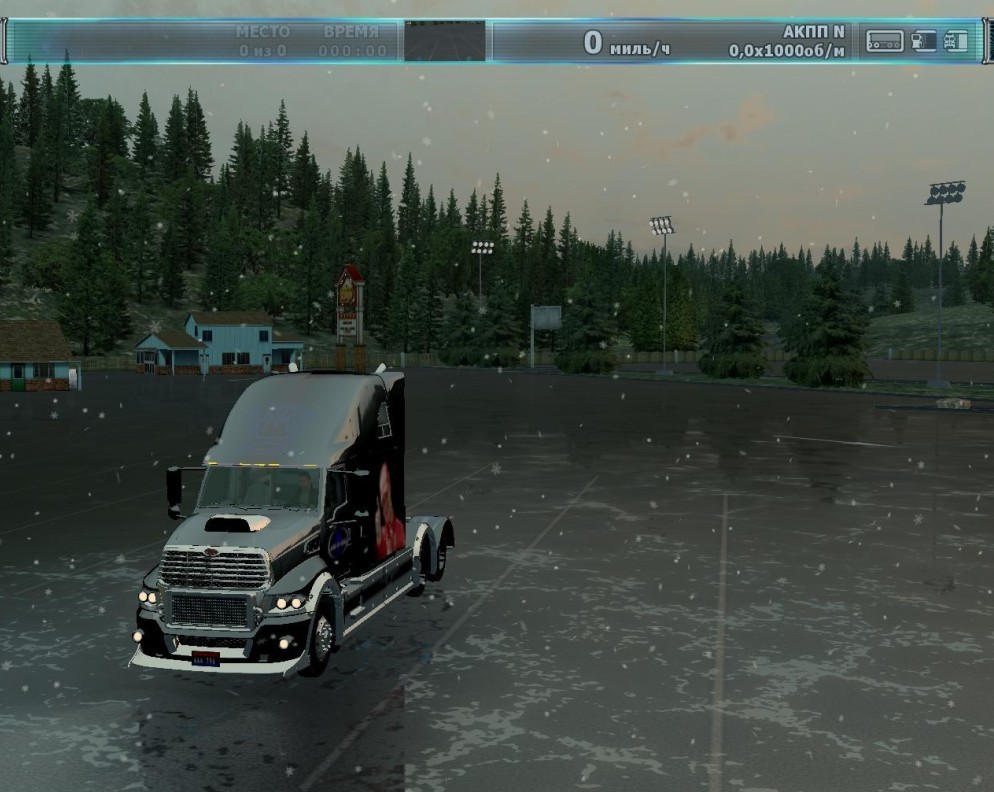This screenshot has width=994, height=792.
Task: Click the rear-view mirror display
Action: tap(445, 41)
